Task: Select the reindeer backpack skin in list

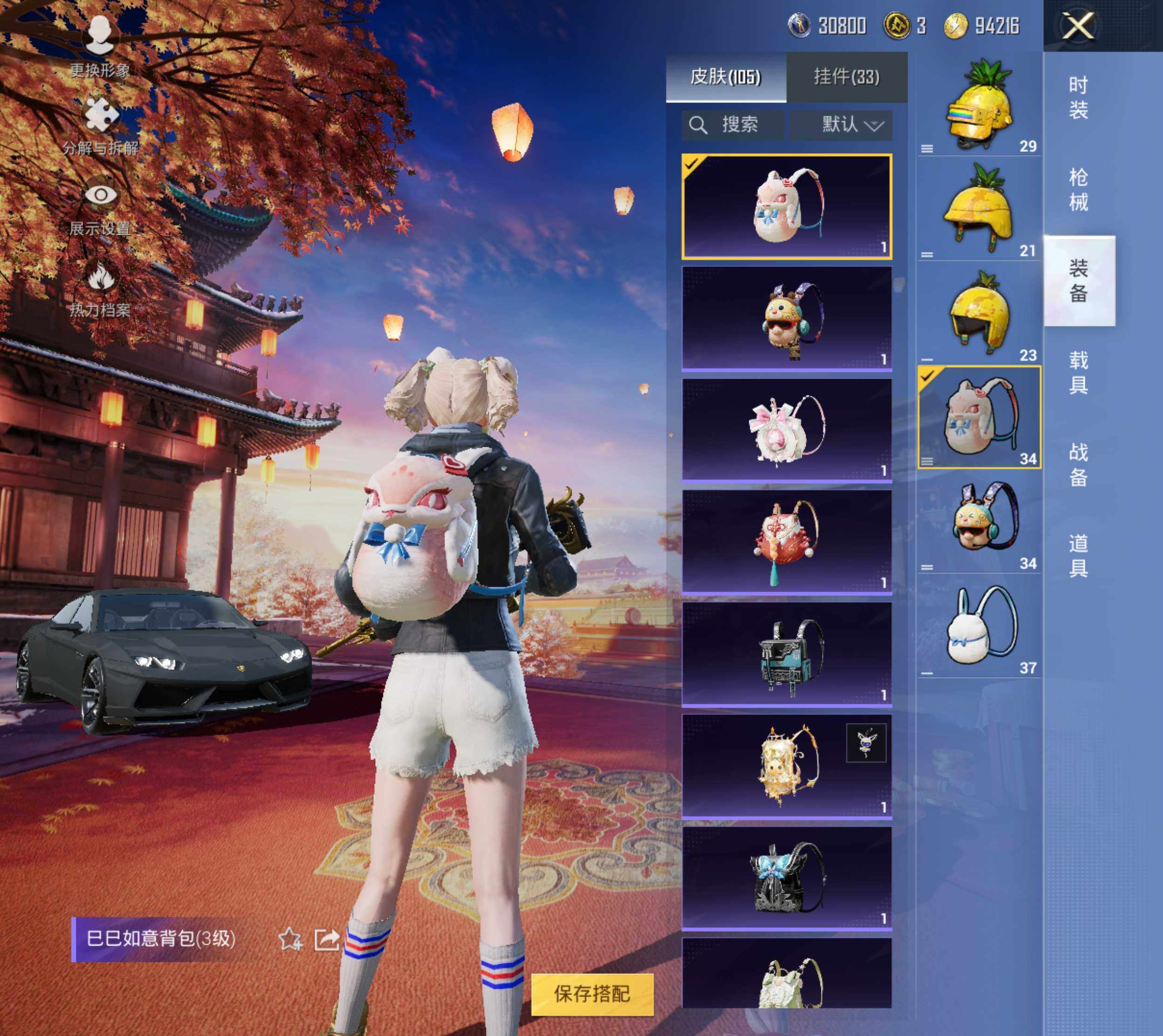Action: (x=787, y=320)
